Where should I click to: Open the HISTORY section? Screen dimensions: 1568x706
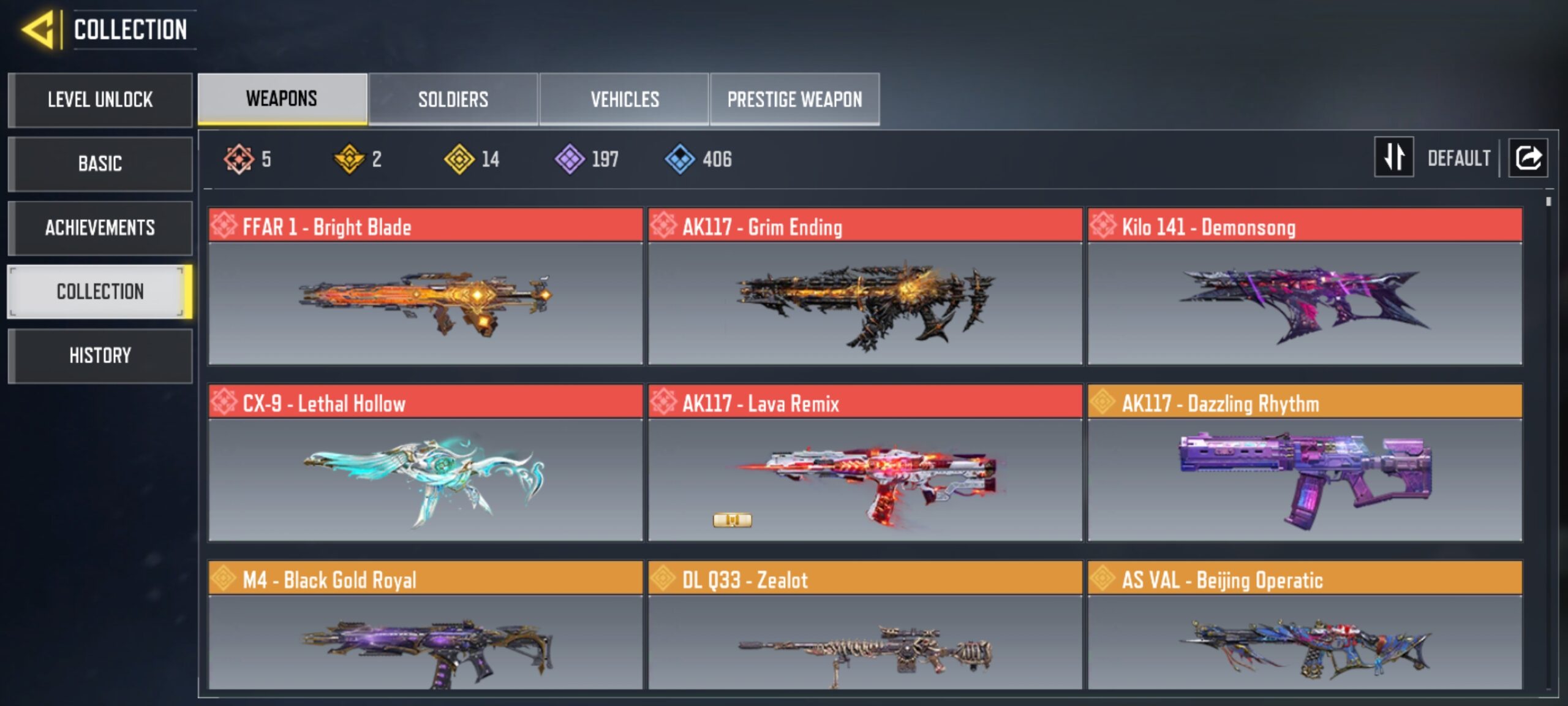[x=100, y=355]
